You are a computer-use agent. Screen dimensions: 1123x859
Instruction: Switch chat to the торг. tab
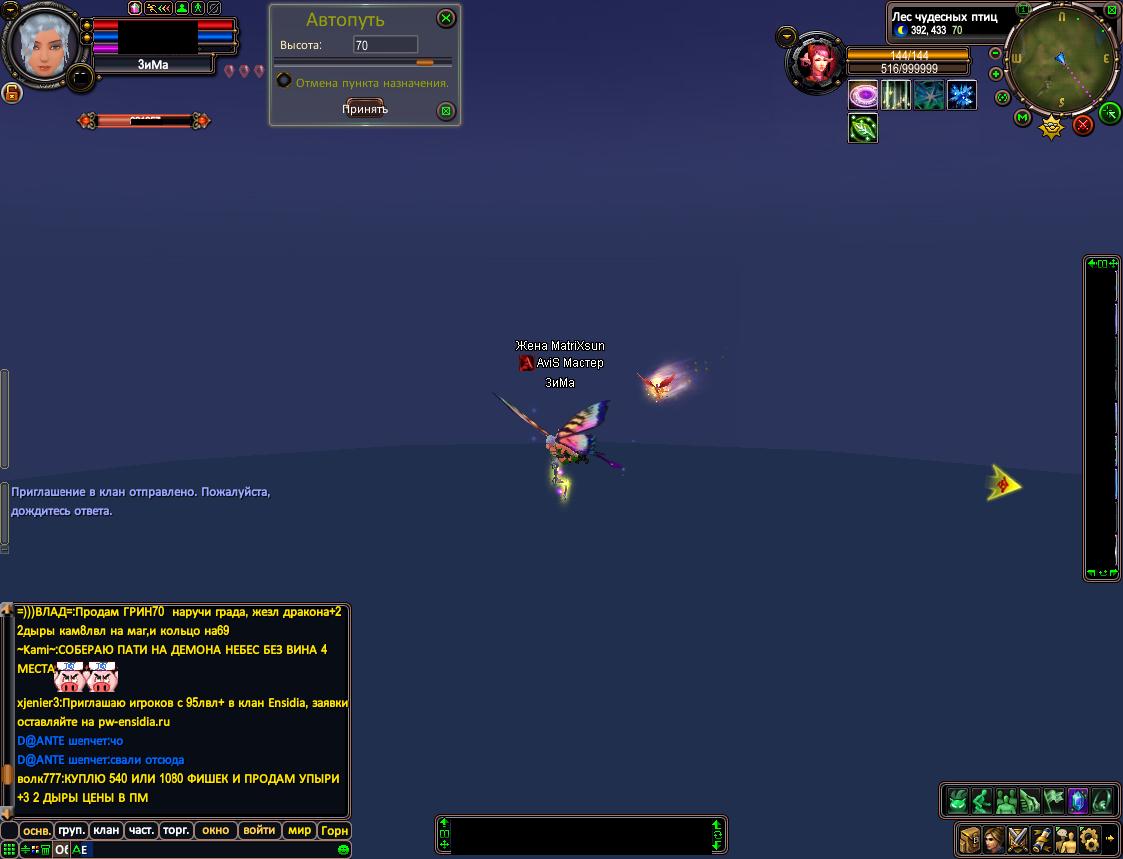(x=176, y=830)
